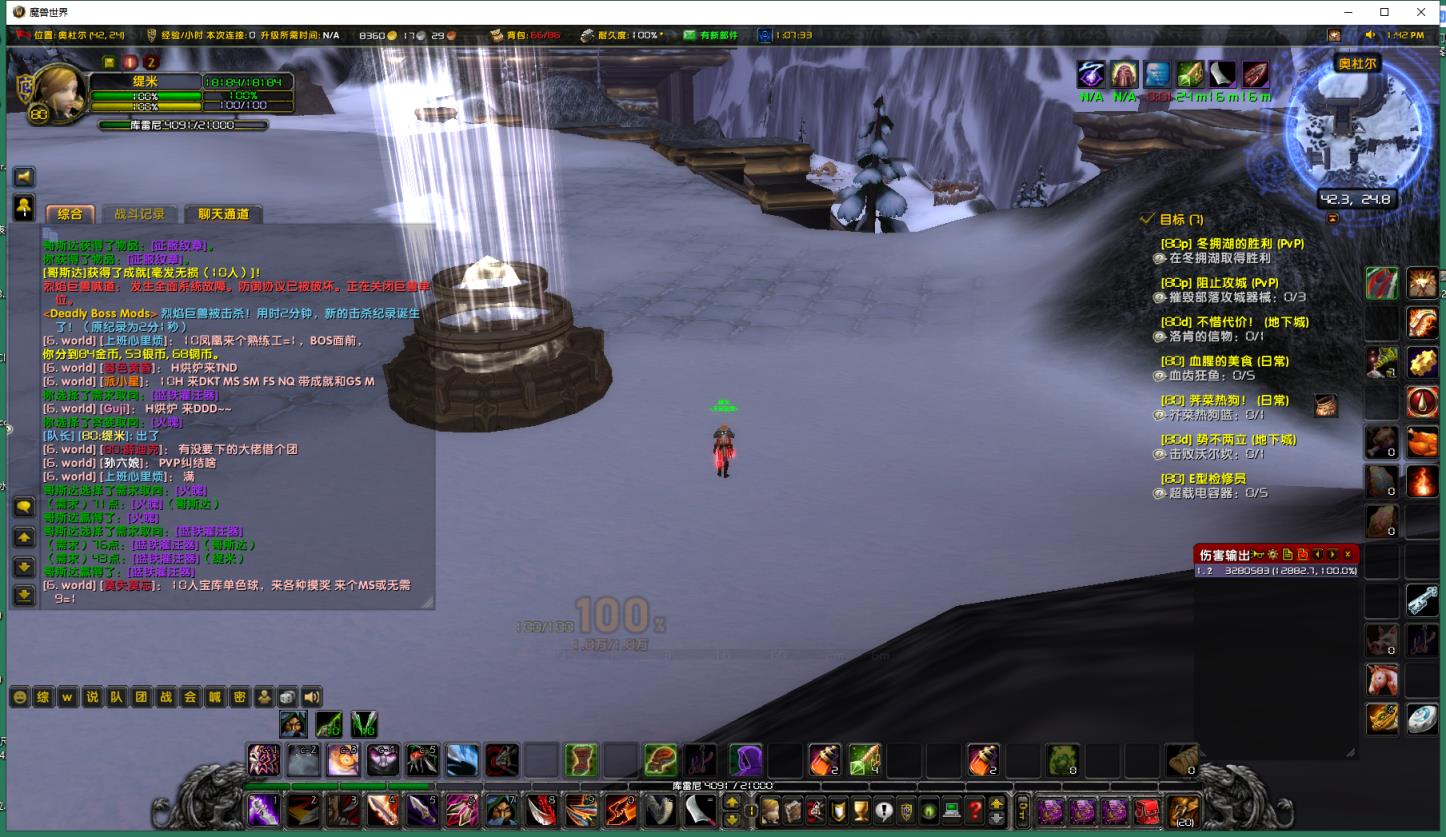Maximize the game window
Viewport: 1446px width, 837px height.
tap(1384, 12)
